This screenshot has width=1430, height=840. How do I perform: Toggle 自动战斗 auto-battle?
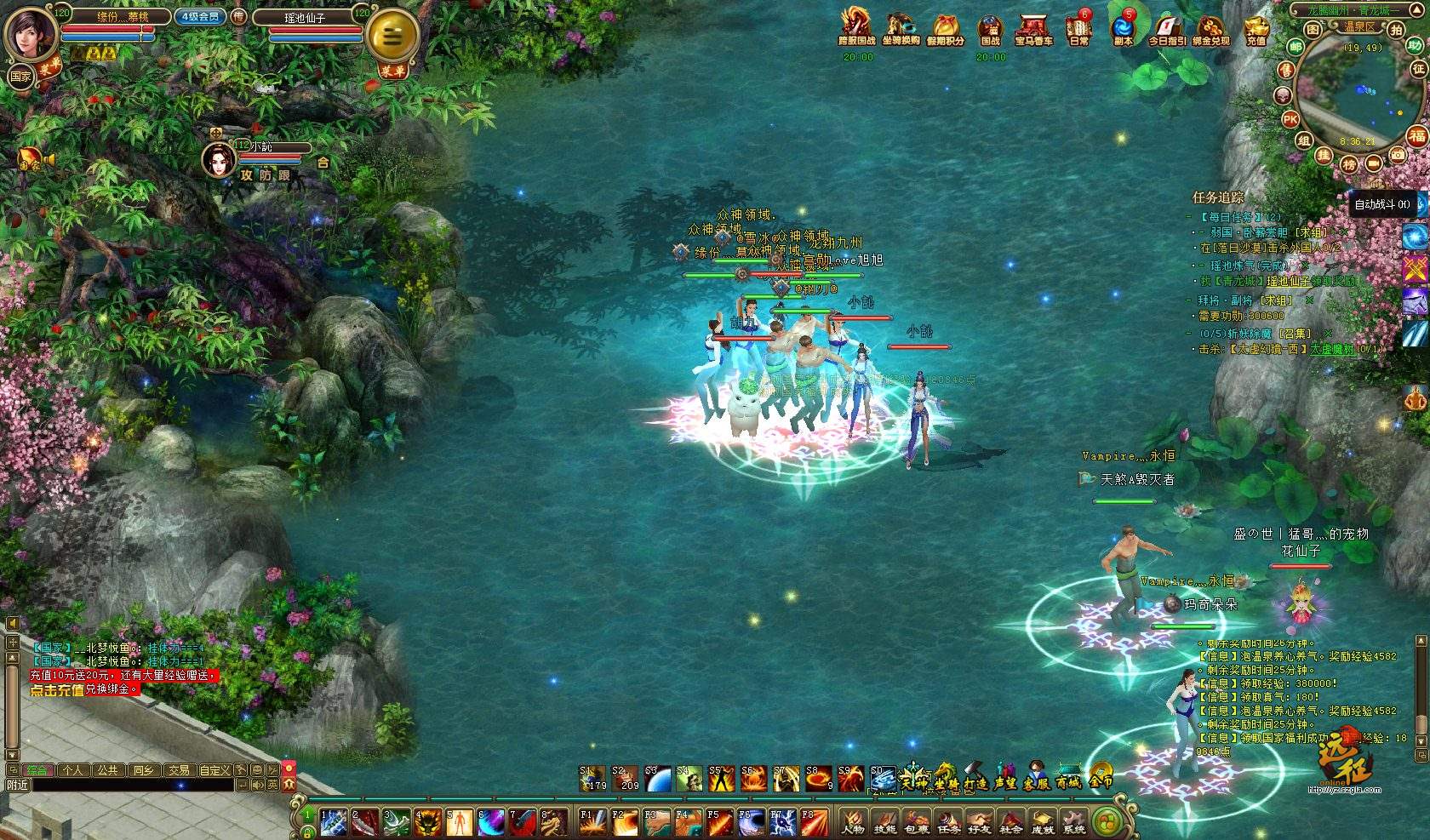1381,204
